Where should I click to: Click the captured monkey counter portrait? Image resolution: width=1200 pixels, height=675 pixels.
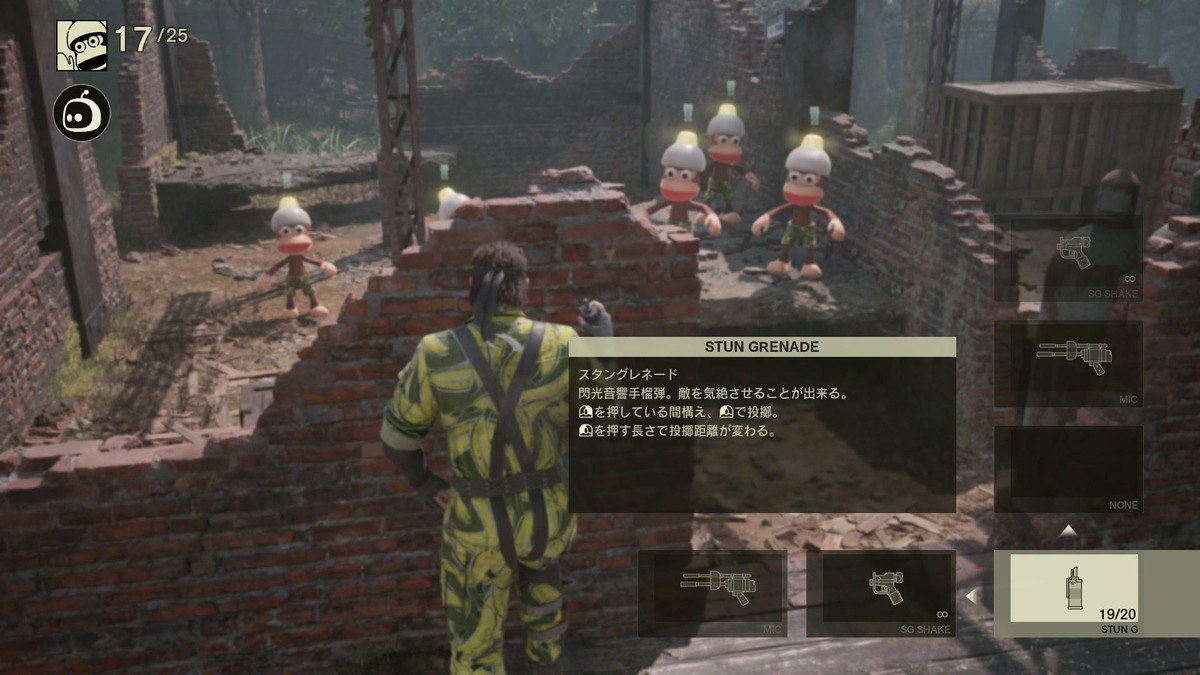(81, 44)
